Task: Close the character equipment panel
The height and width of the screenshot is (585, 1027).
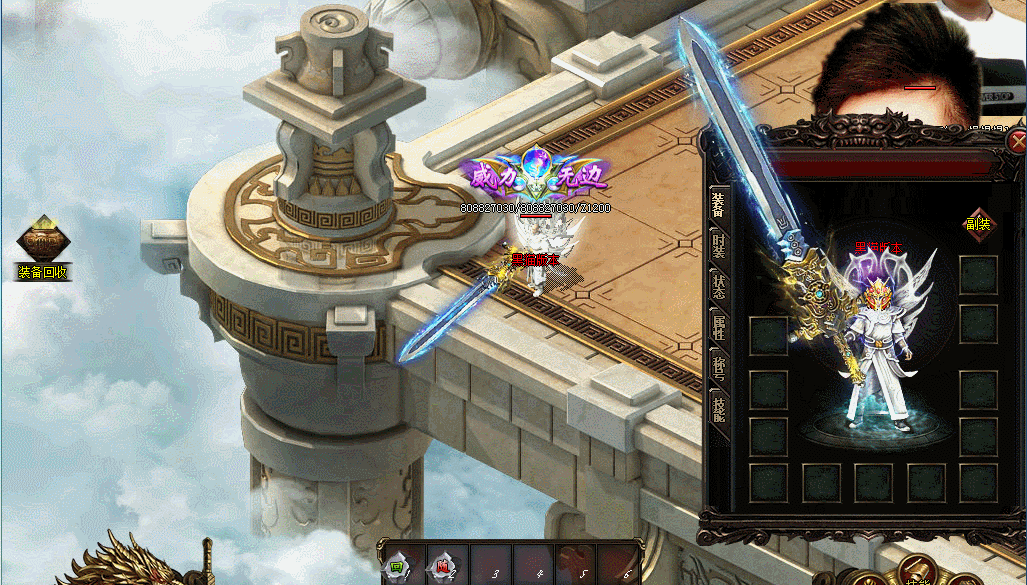Action: tap(1017, 141)
